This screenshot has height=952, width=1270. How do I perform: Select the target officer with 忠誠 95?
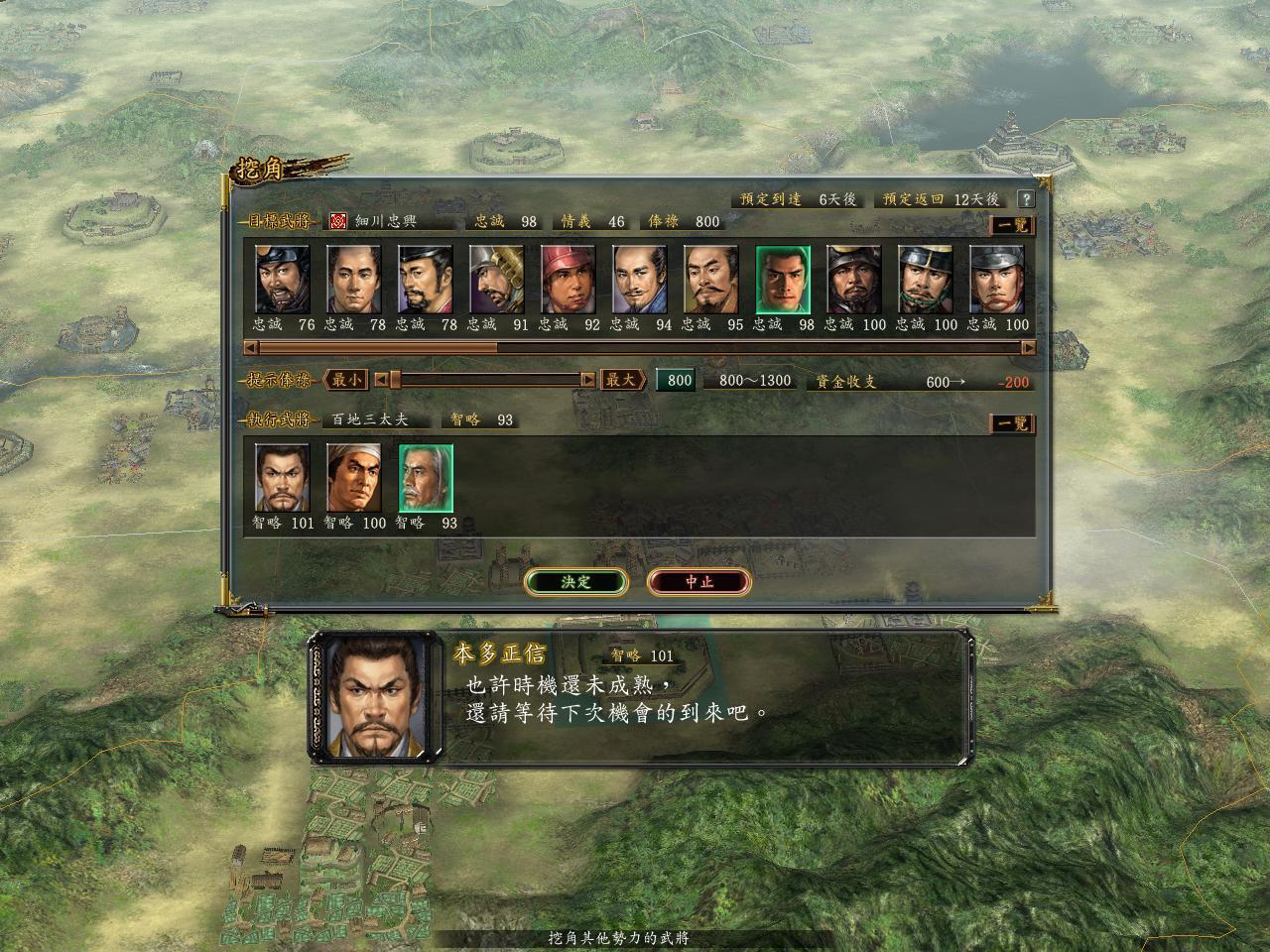coord(711,281)
